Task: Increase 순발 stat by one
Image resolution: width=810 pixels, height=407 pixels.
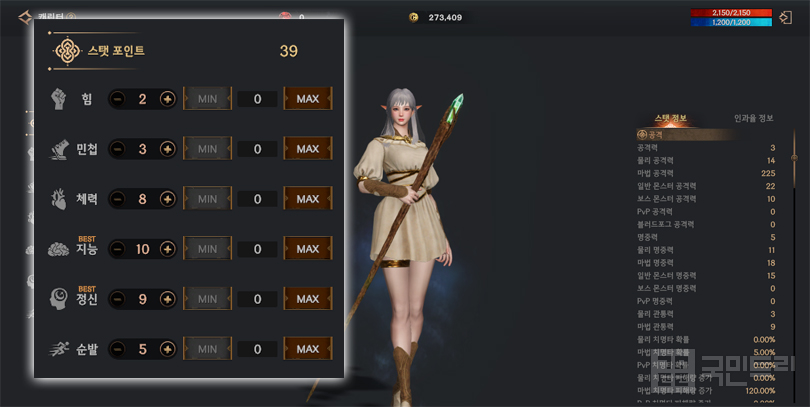Action: [167, 349]
